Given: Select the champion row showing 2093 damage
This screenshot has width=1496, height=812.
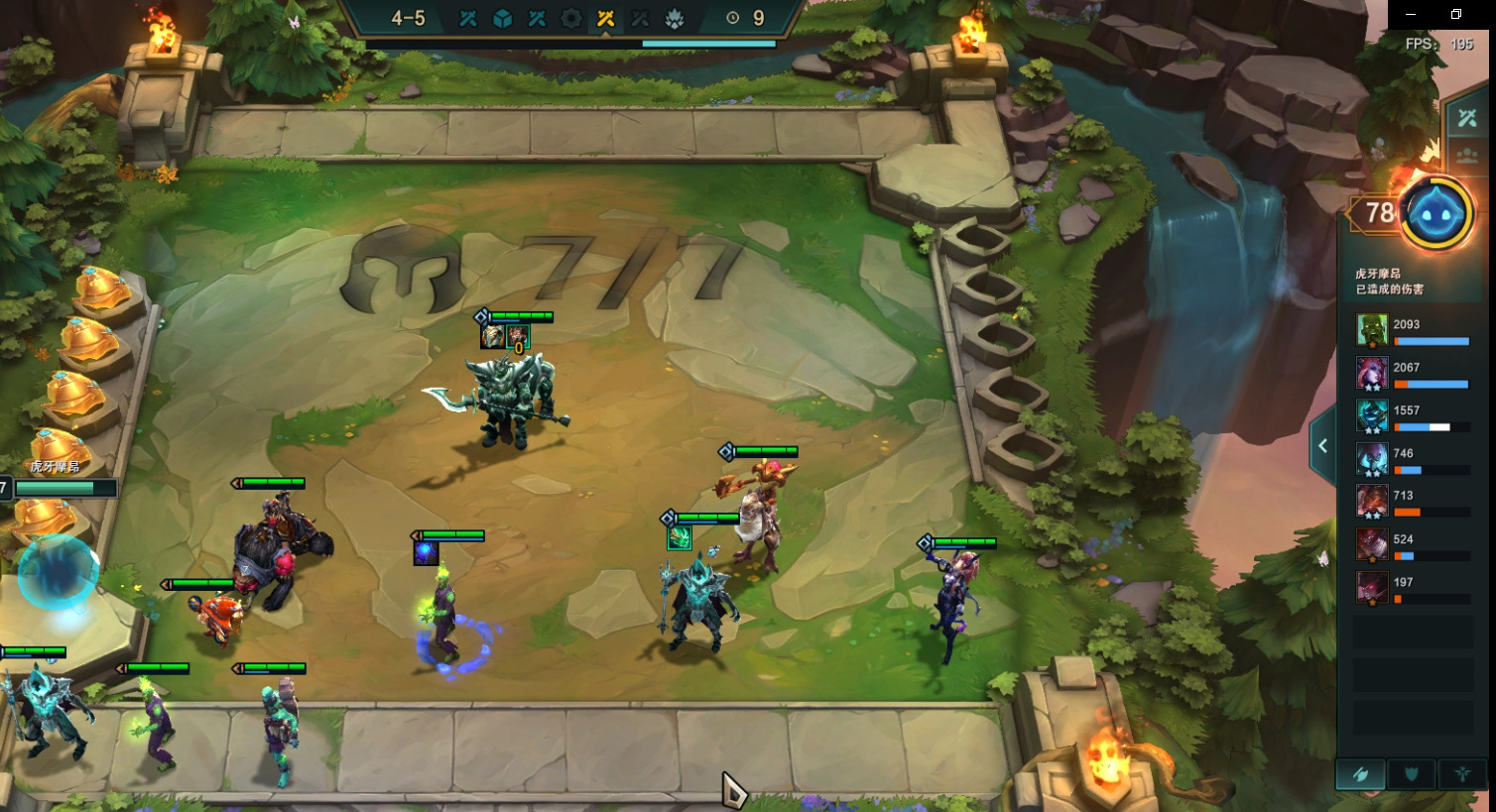Looking at the screenshot, I should pos(1413,330).
